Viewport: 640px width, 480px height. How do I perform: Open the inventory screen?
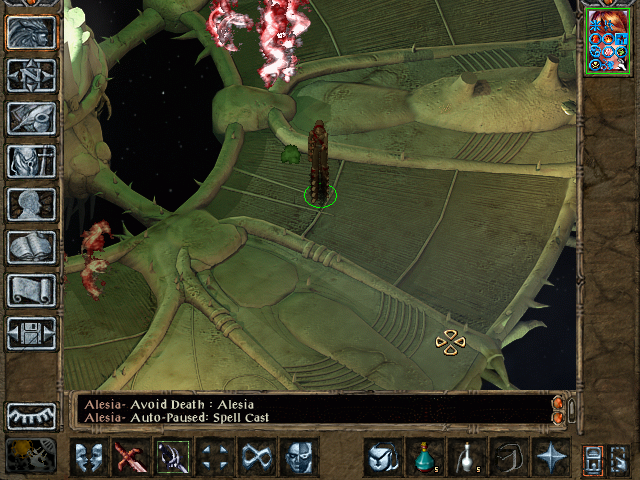(32, 161)
